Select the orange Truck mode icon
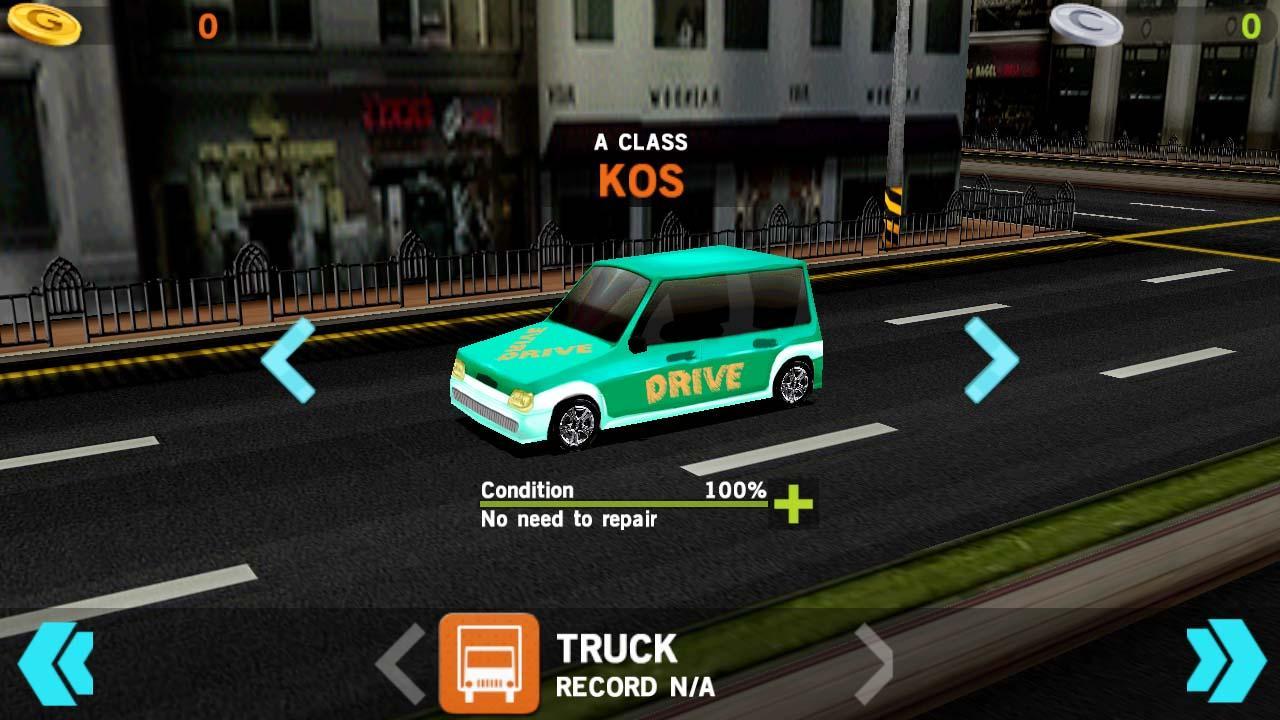1280x720 pixels. click(489, 663)
